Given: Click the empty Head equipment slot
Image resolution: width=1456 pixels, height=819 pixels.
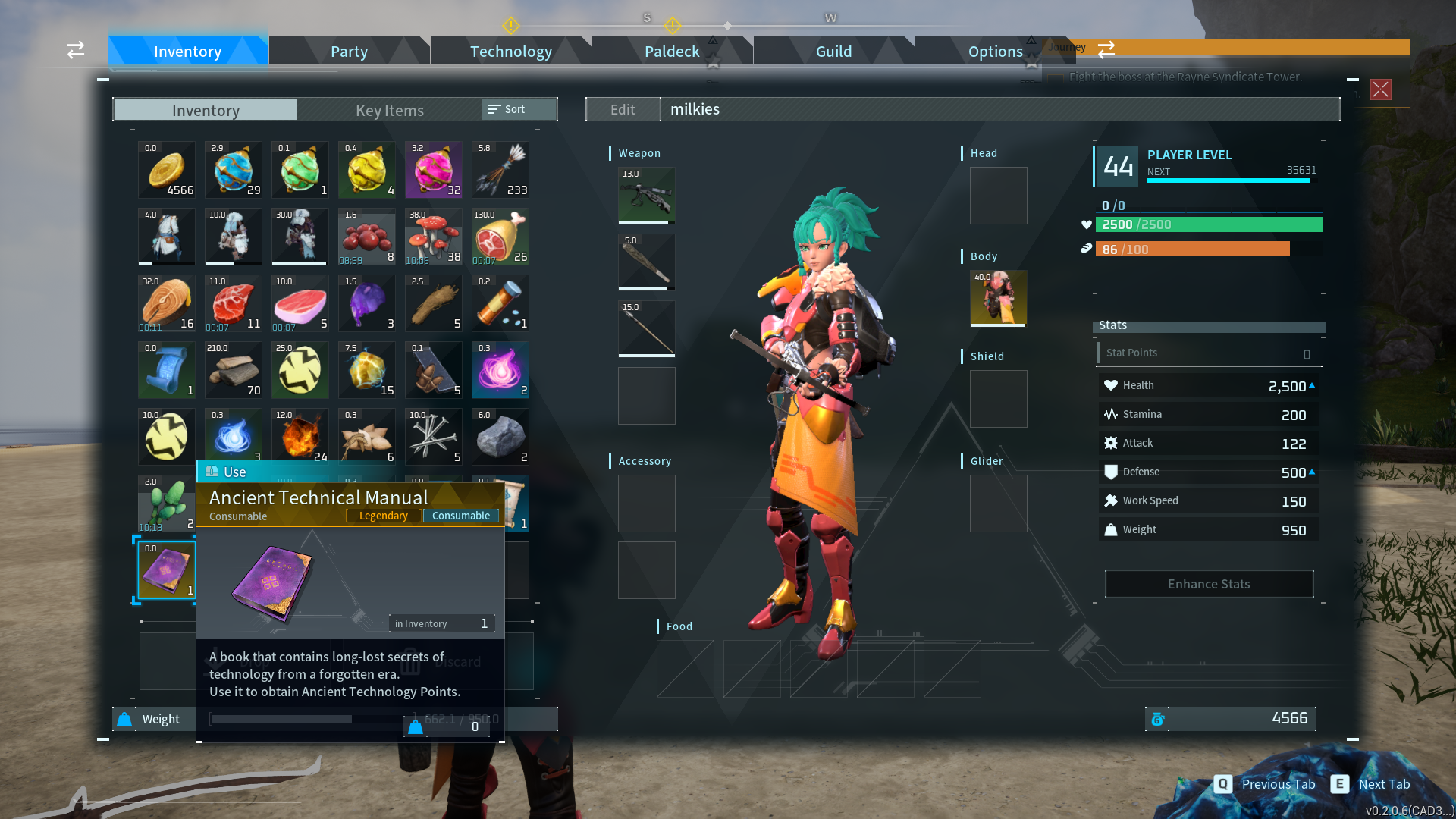Looking at the screenshot, I should pyautogui.click(x=997, y=196).
